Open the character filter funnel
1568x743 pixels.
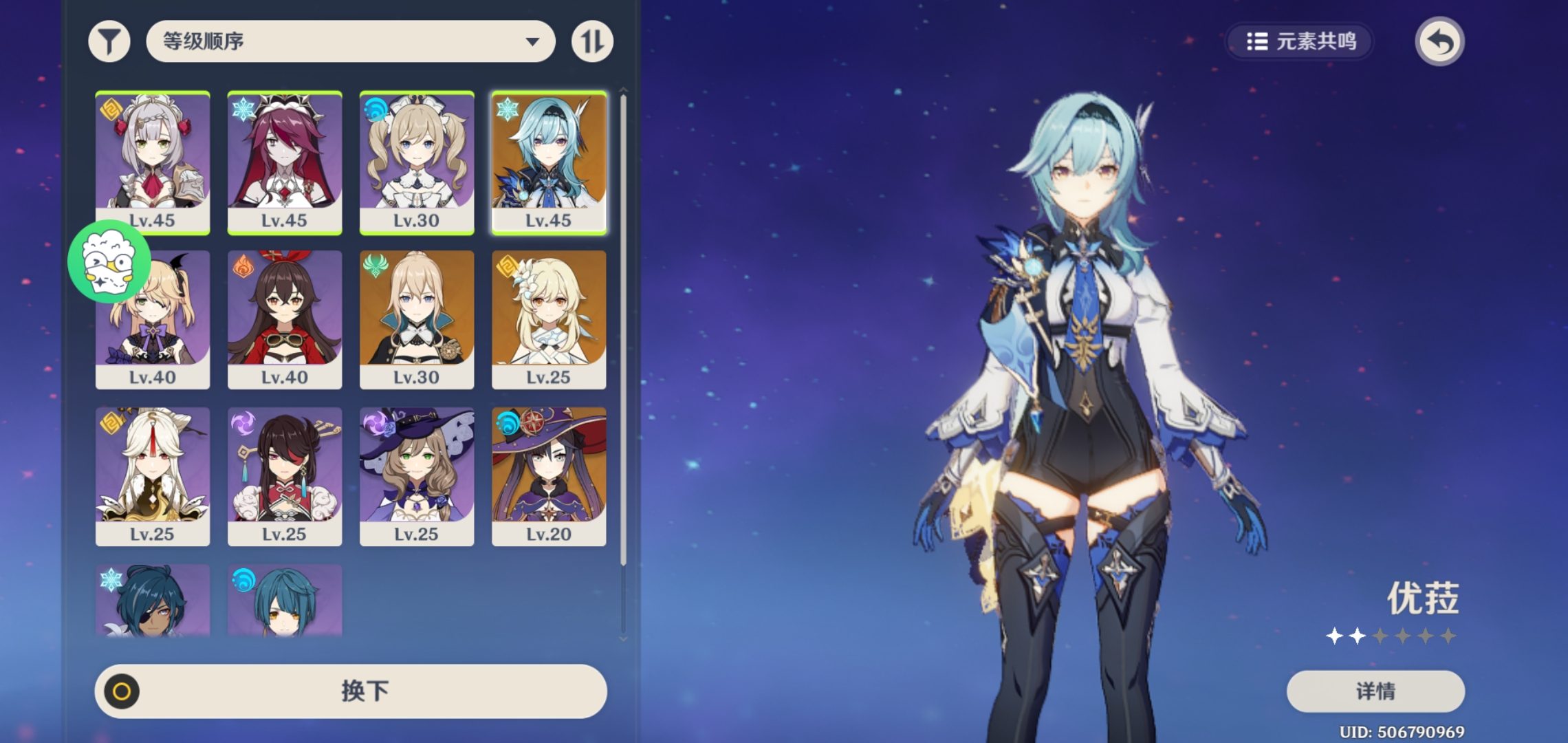(109, 42)
